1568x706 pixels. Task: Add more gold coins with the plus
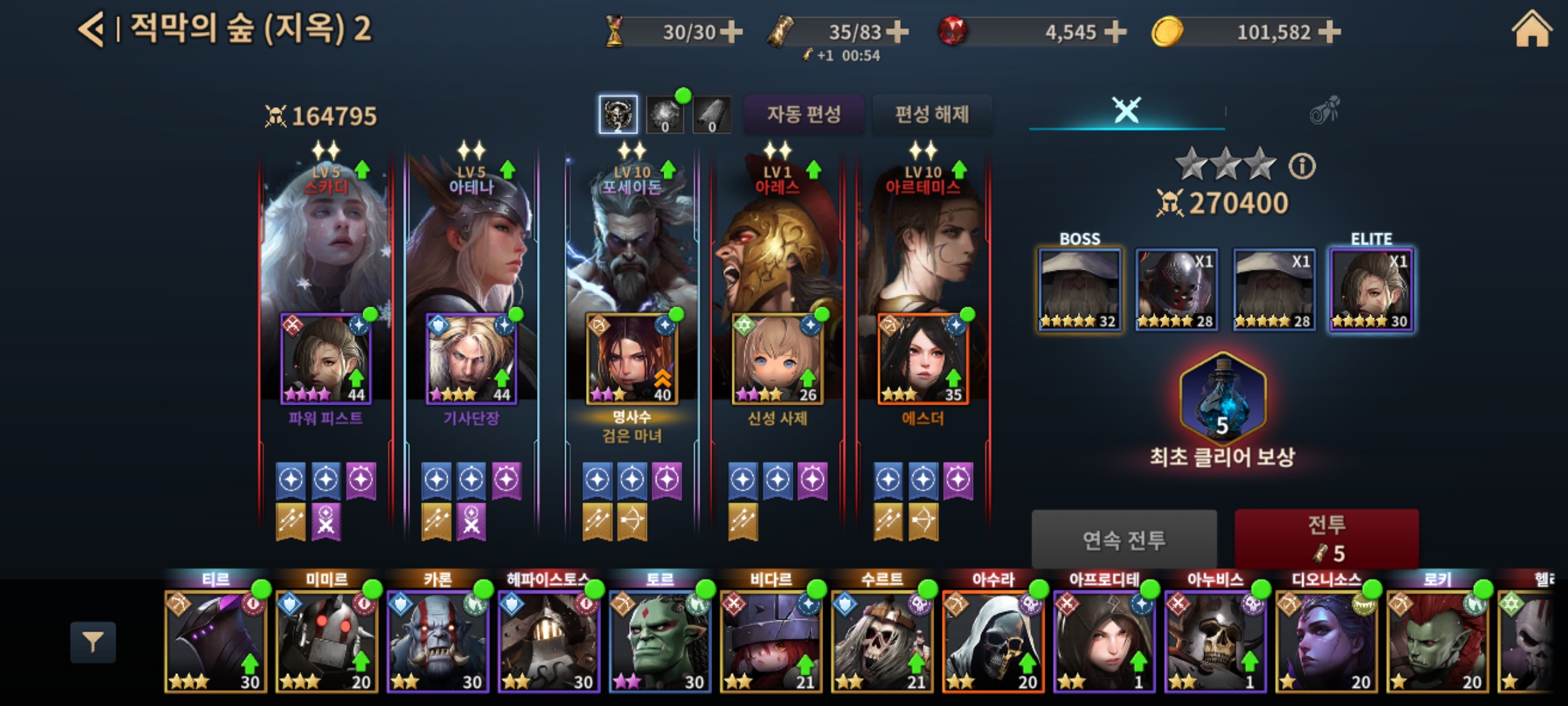pos(1330,31)
